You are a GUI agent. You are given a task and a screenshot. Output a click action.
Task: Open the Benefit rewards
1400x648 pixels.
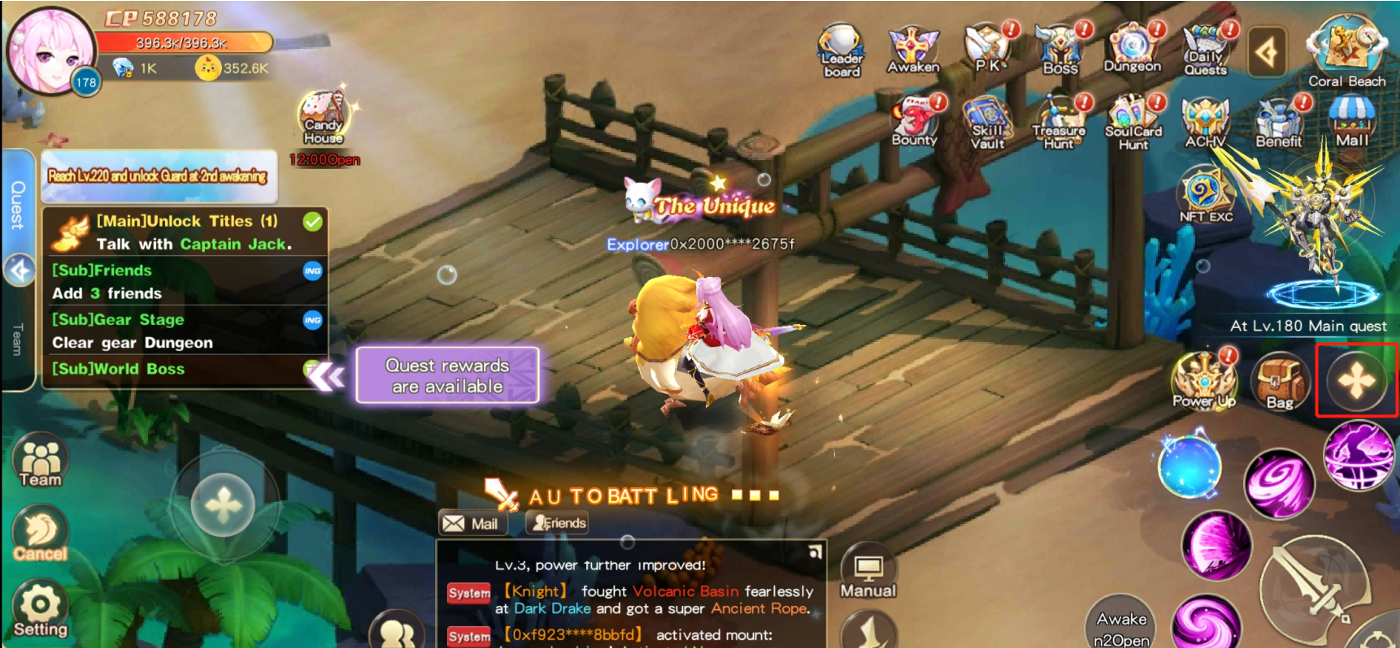(x=1278, y=122)
